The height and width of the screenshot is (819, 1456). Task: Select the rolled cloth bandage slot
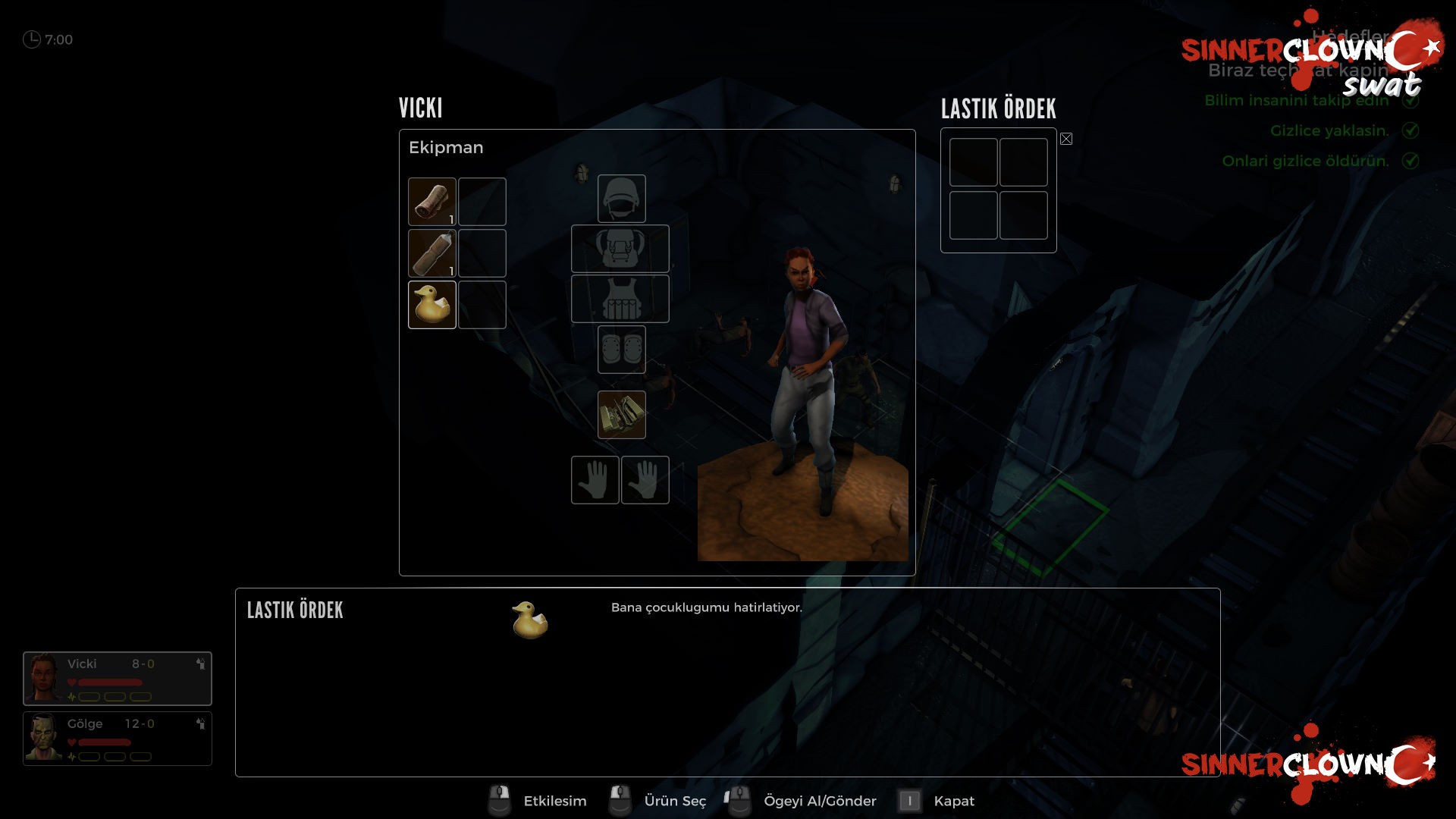point(432,202)
